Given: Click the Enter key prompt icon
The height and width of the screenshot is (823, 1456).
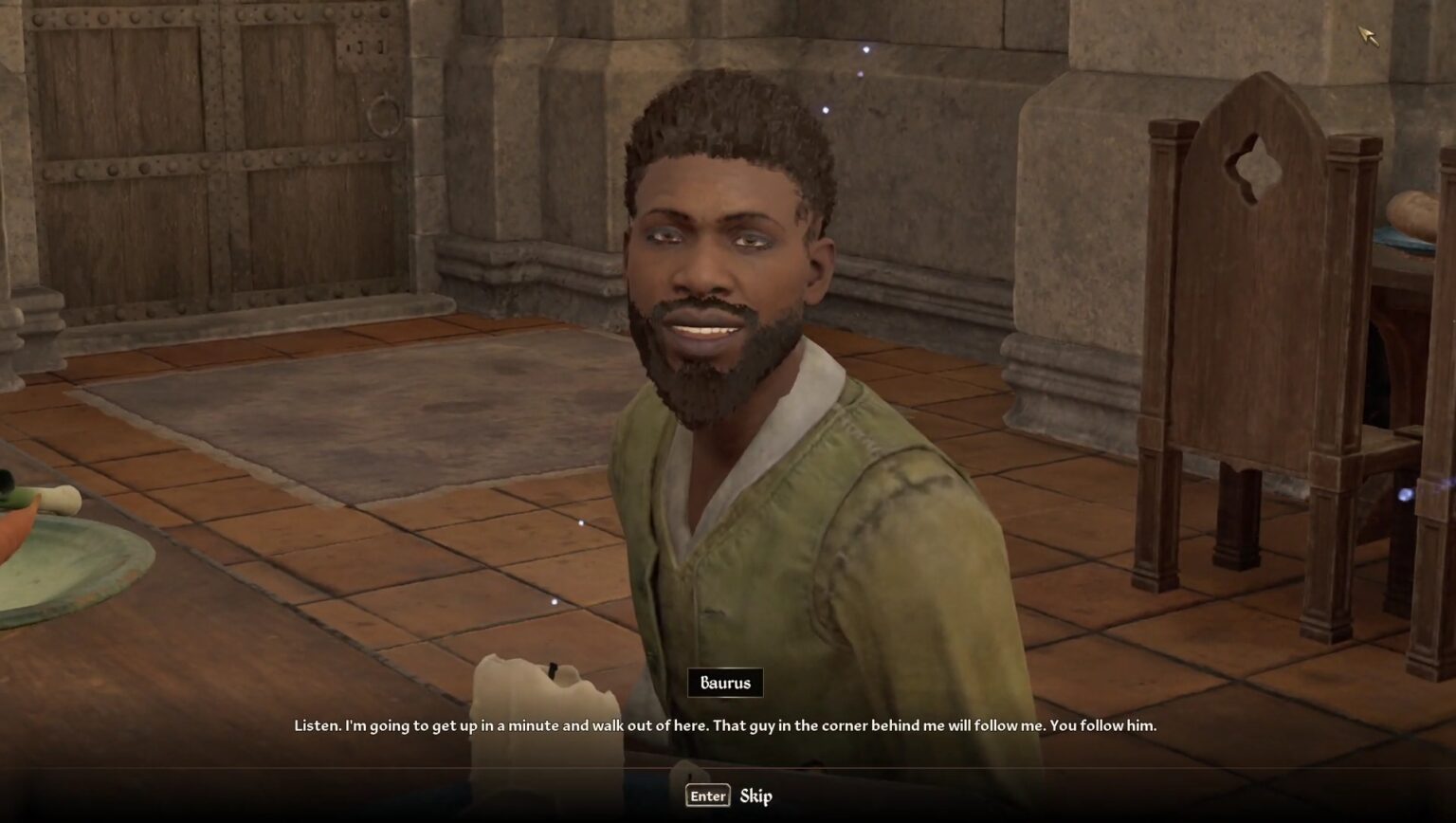Looking at the screenshot, I should coord(706,796).
